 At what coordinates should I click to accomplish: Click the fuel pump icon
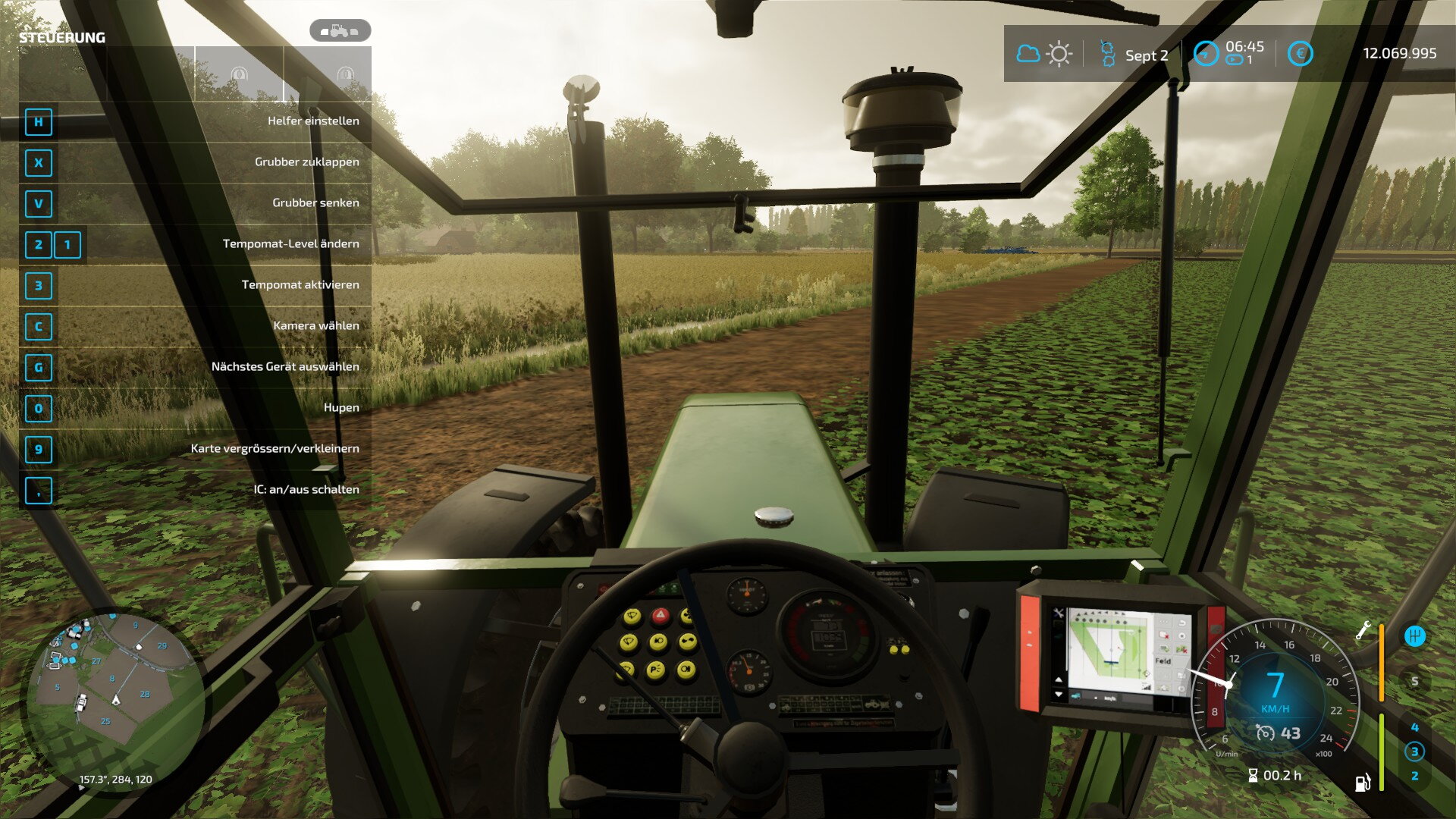tap(1363, 783)
